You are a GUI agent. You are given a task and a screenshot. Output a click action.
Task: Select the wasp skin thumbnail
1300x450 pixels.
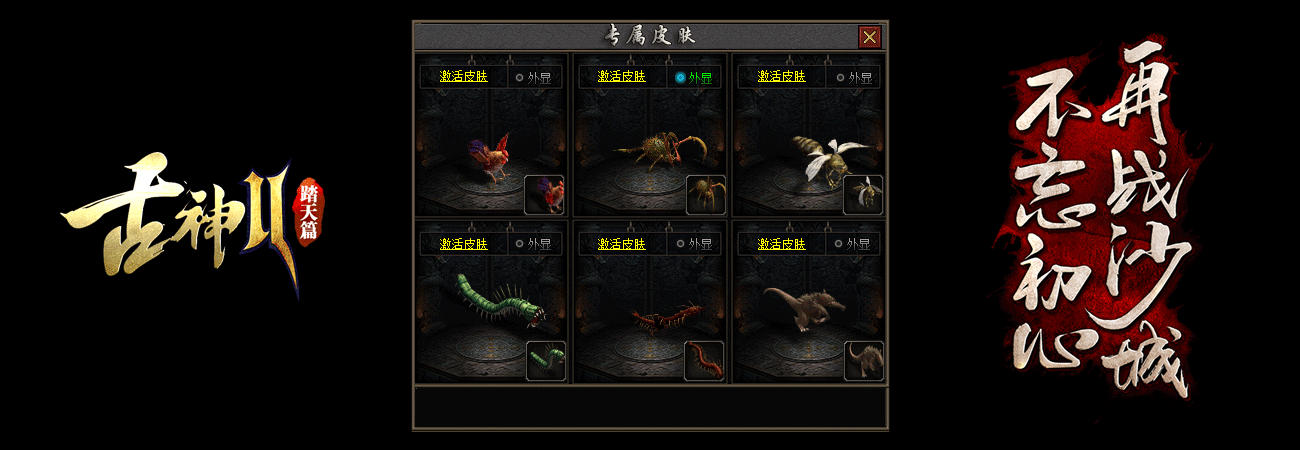863,195
